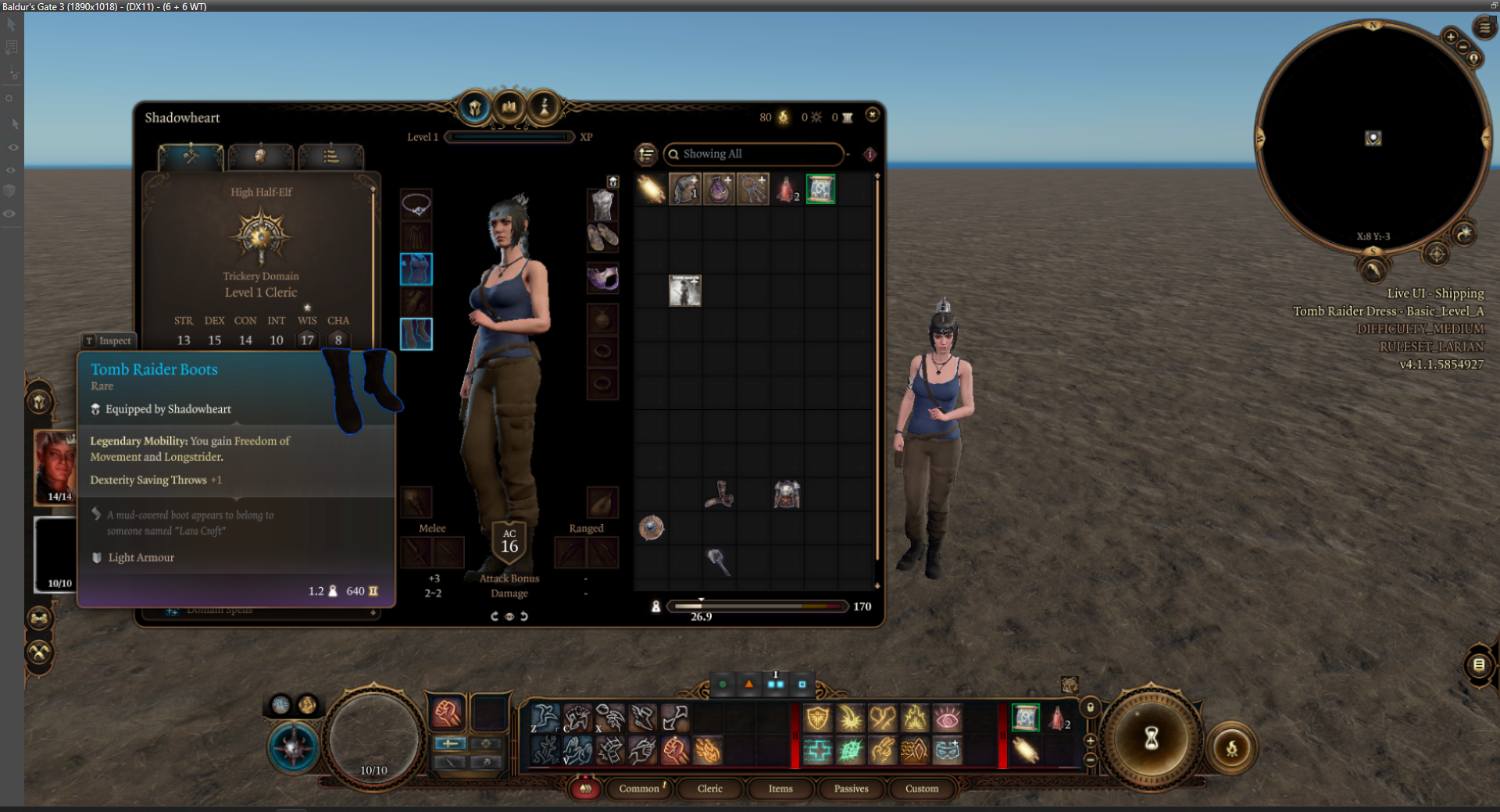Switch to the Passives hotbar tab

(x=851, y=789)
